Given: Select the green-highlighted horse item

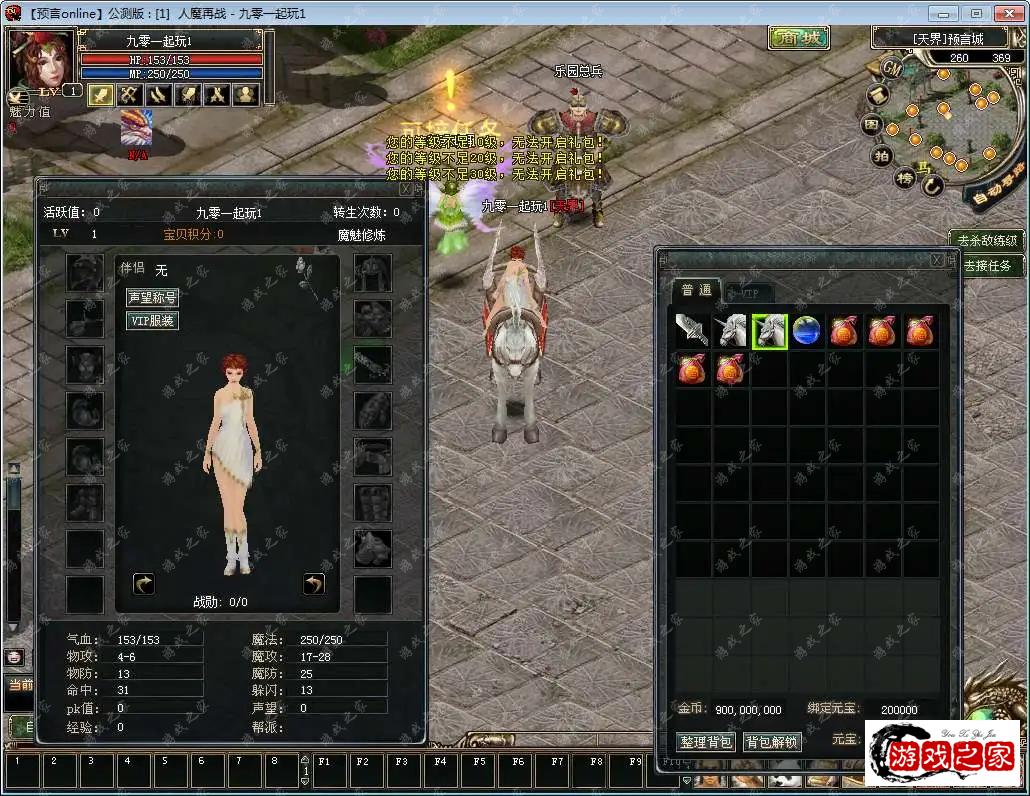Looking at the screenshot, I should coord(769,331).
